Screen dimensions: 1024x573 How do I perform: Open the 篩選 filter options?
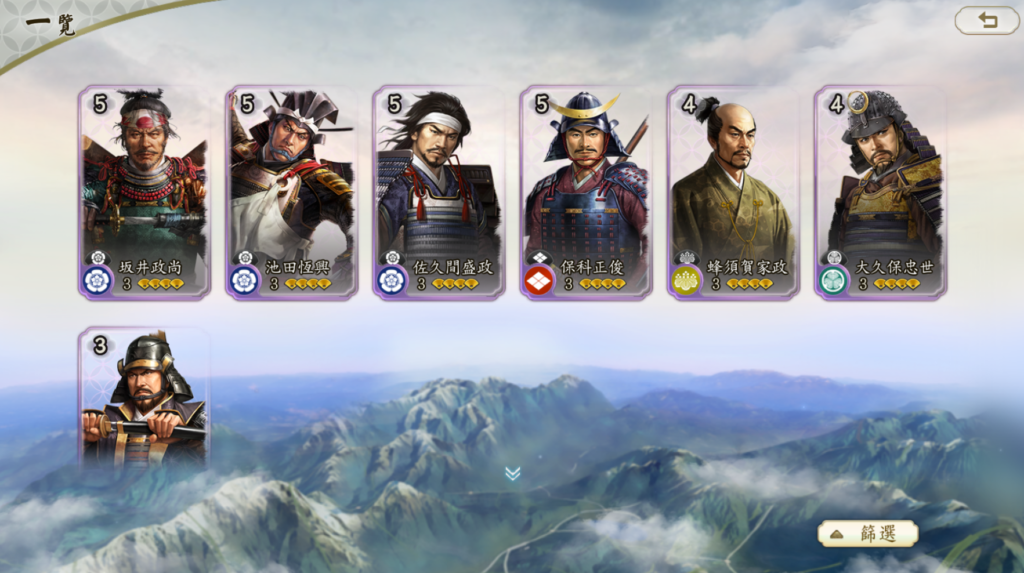tap(868, 533)
